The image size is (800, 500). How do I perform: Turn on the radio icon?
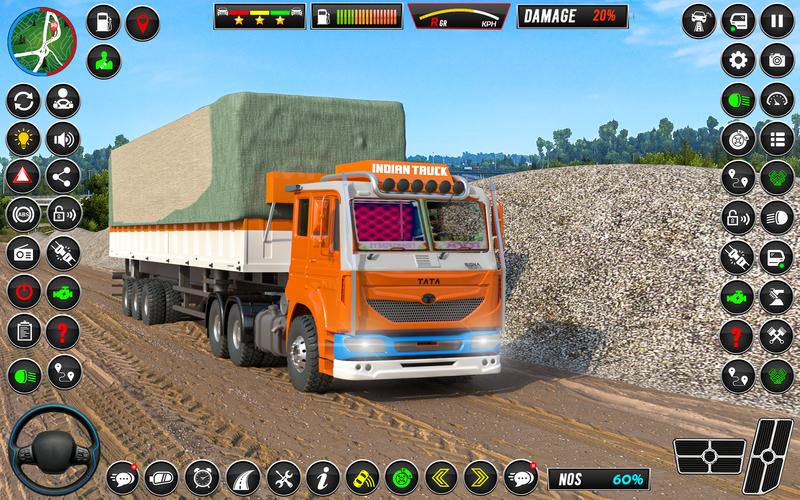(x=23, y=252)
